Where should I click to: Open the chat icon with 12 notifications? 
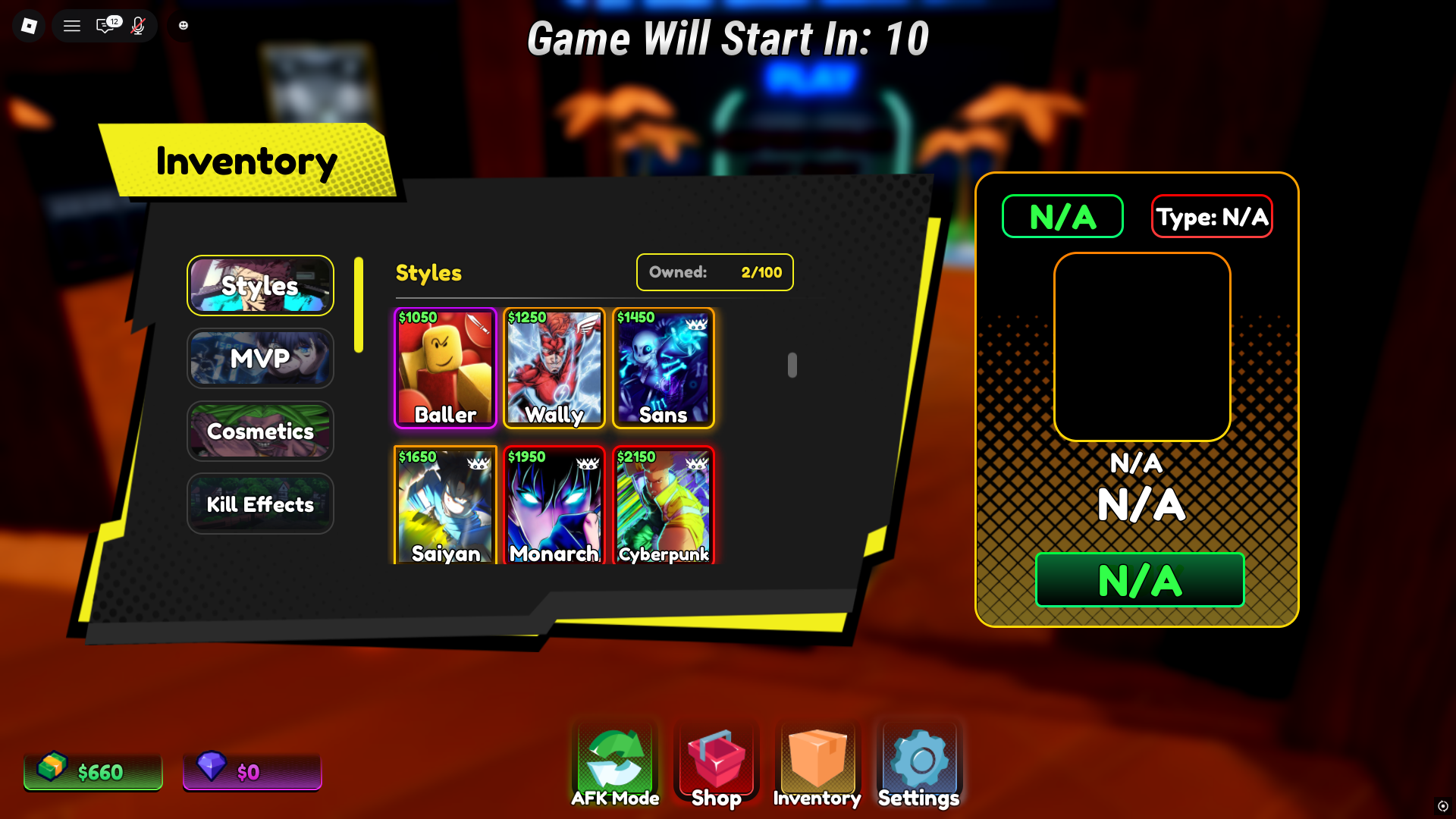click(x=106, y=25)
